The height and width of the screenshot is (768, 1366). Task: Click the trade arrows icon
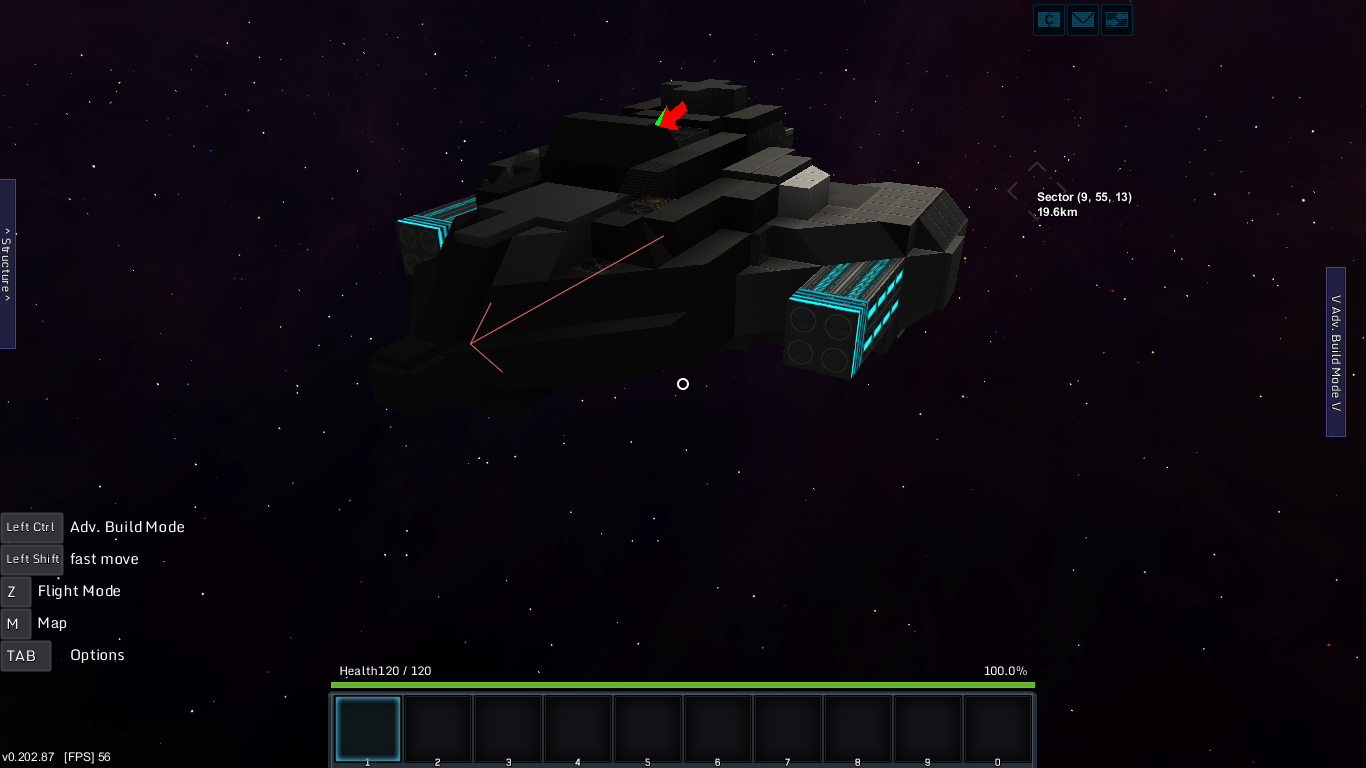[x=1116, y=19]
